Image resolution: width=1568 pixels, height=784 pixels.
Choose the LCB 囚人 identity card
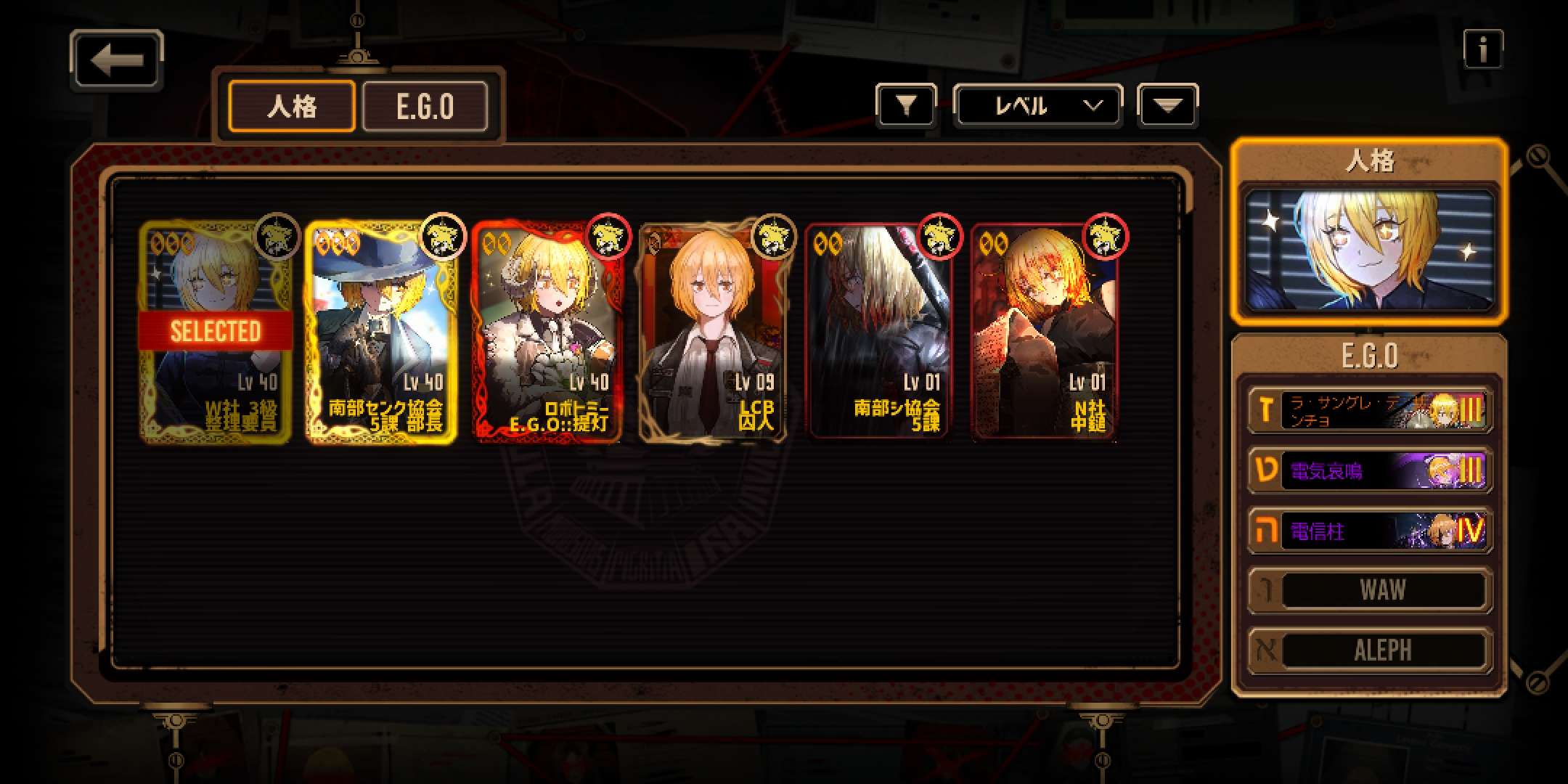click(713, 332)
